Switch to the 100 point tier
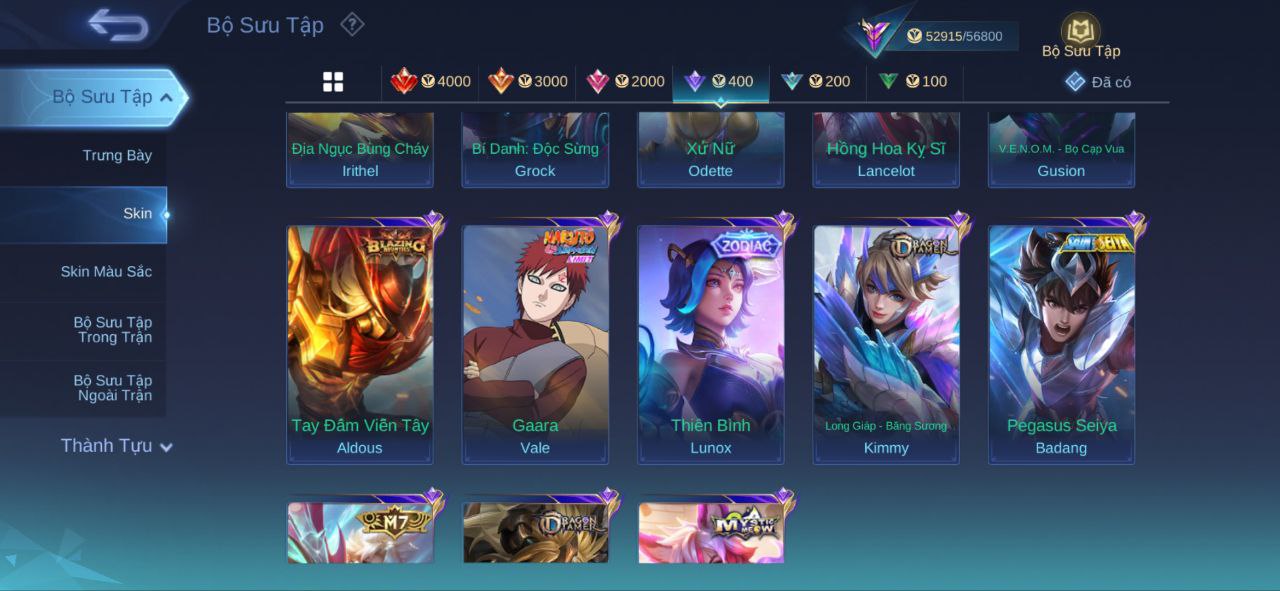1280x591 pixels. [x=913, y=82]
